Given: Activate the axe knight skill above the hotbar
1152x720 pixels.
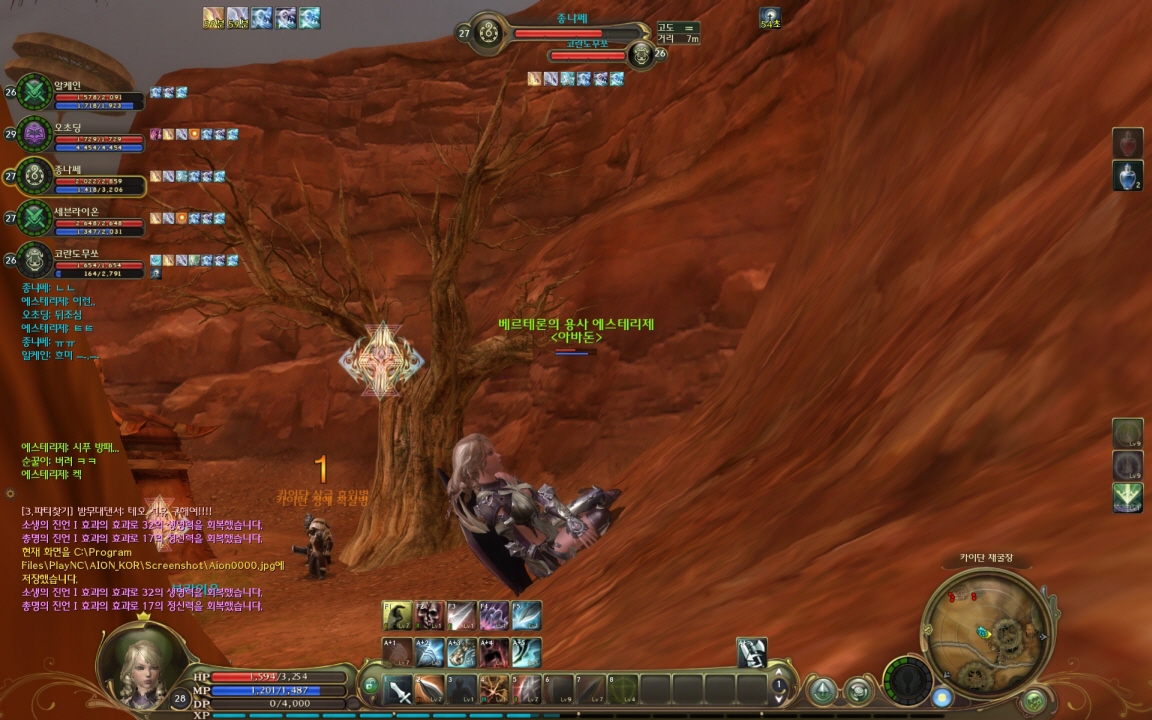Looking at the screenshot, I should (752, 652).
